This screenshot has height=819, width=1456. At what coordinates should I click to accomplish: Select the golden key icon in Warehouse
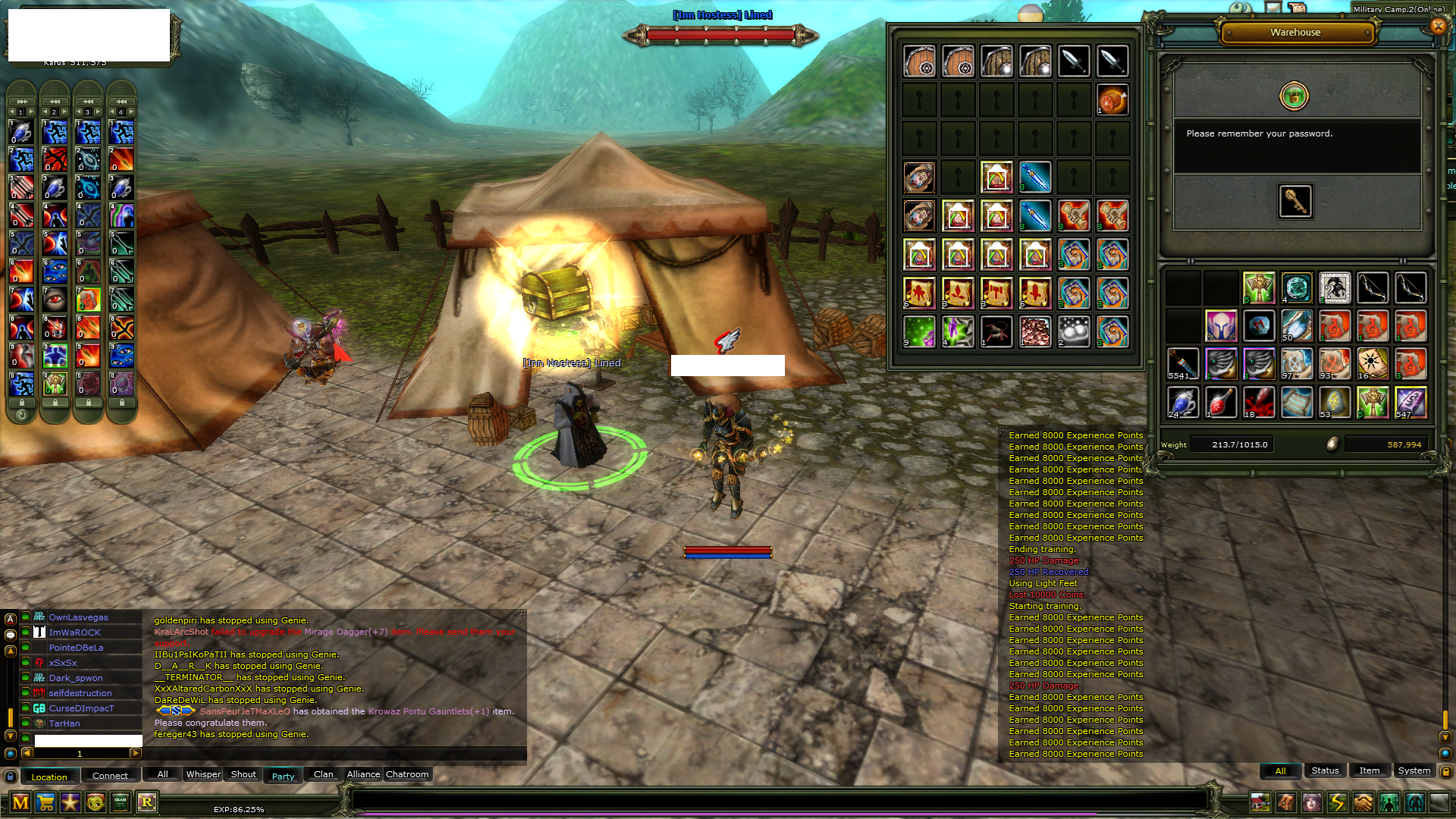[1294, 201]
